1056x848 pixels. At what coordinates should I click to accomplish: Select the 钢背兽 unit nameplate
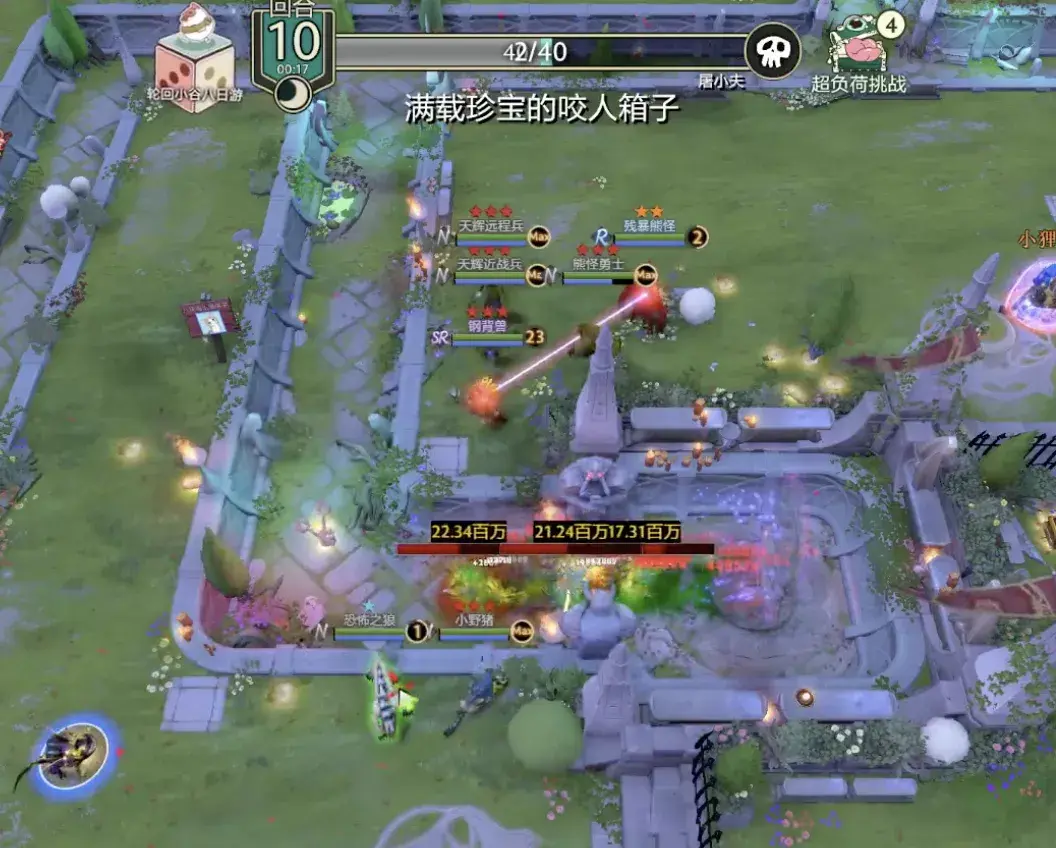point(488,328)
